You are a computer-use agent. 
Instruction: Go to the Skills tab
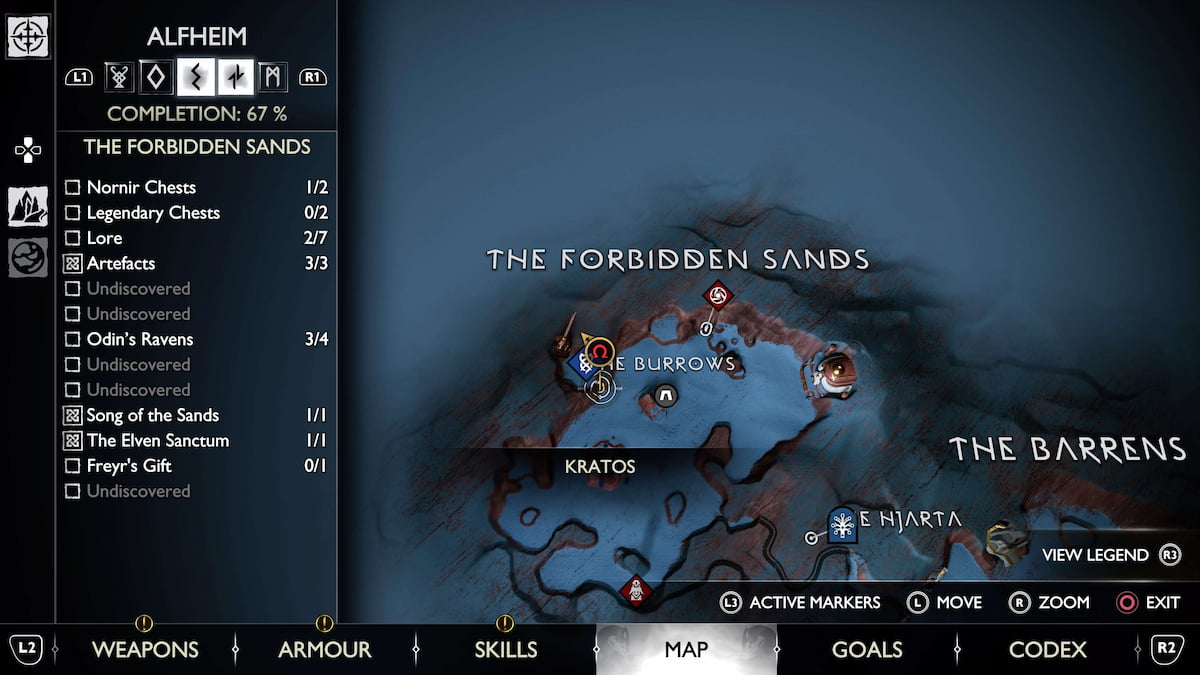click(505, 650)
